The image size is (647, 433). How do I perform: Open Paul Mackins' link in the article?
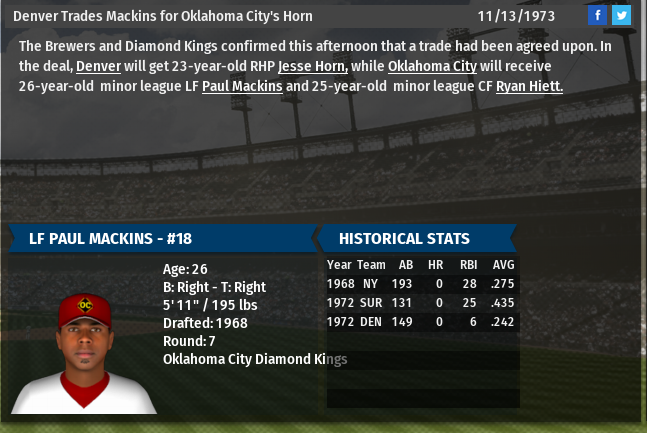242,87
